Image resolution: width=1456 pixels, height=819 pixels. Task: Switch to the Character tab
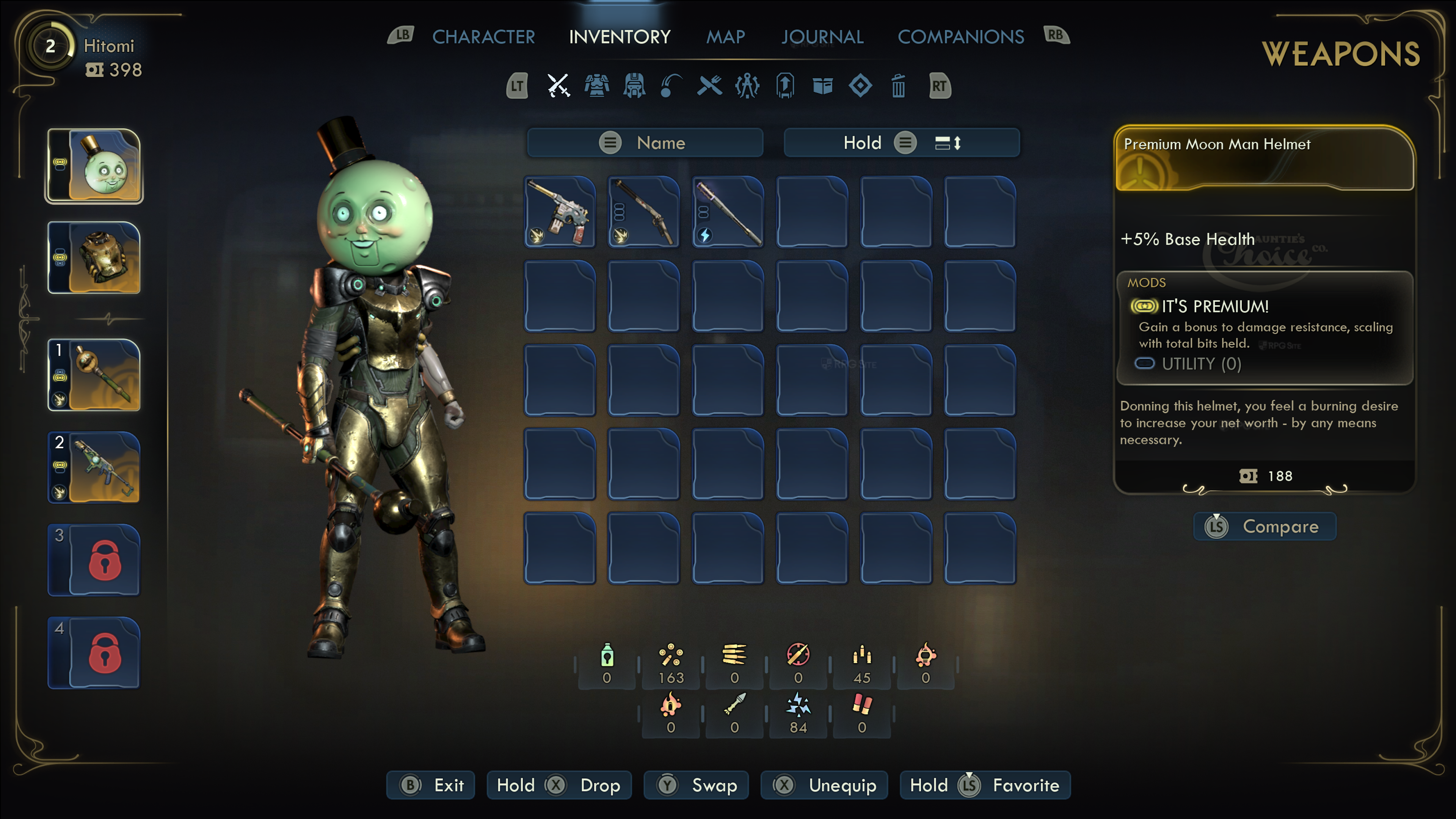483,37
